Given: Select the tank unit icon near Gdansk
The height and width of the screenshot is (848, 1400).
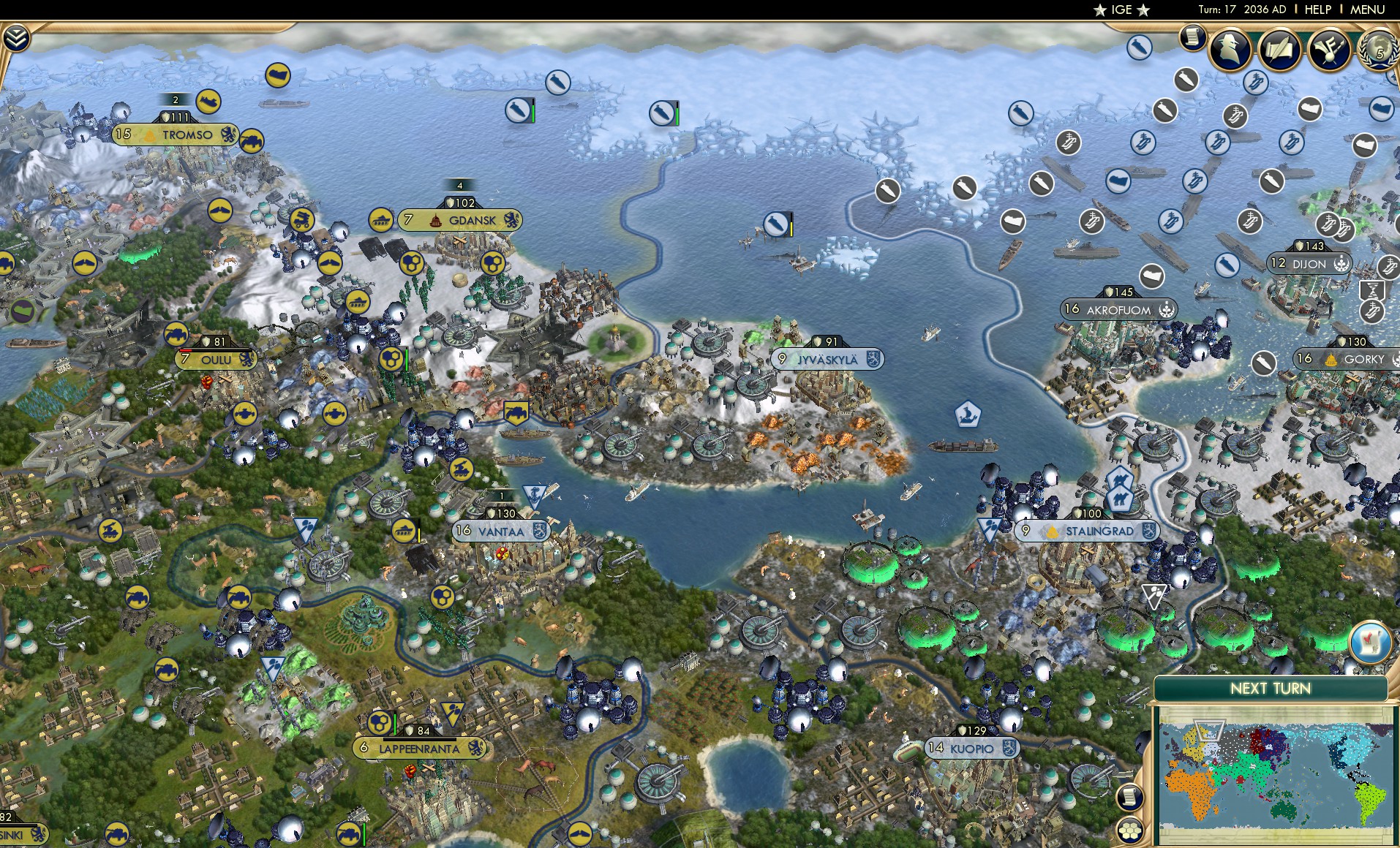Looking at the screenshot, I should coord(381,220).
